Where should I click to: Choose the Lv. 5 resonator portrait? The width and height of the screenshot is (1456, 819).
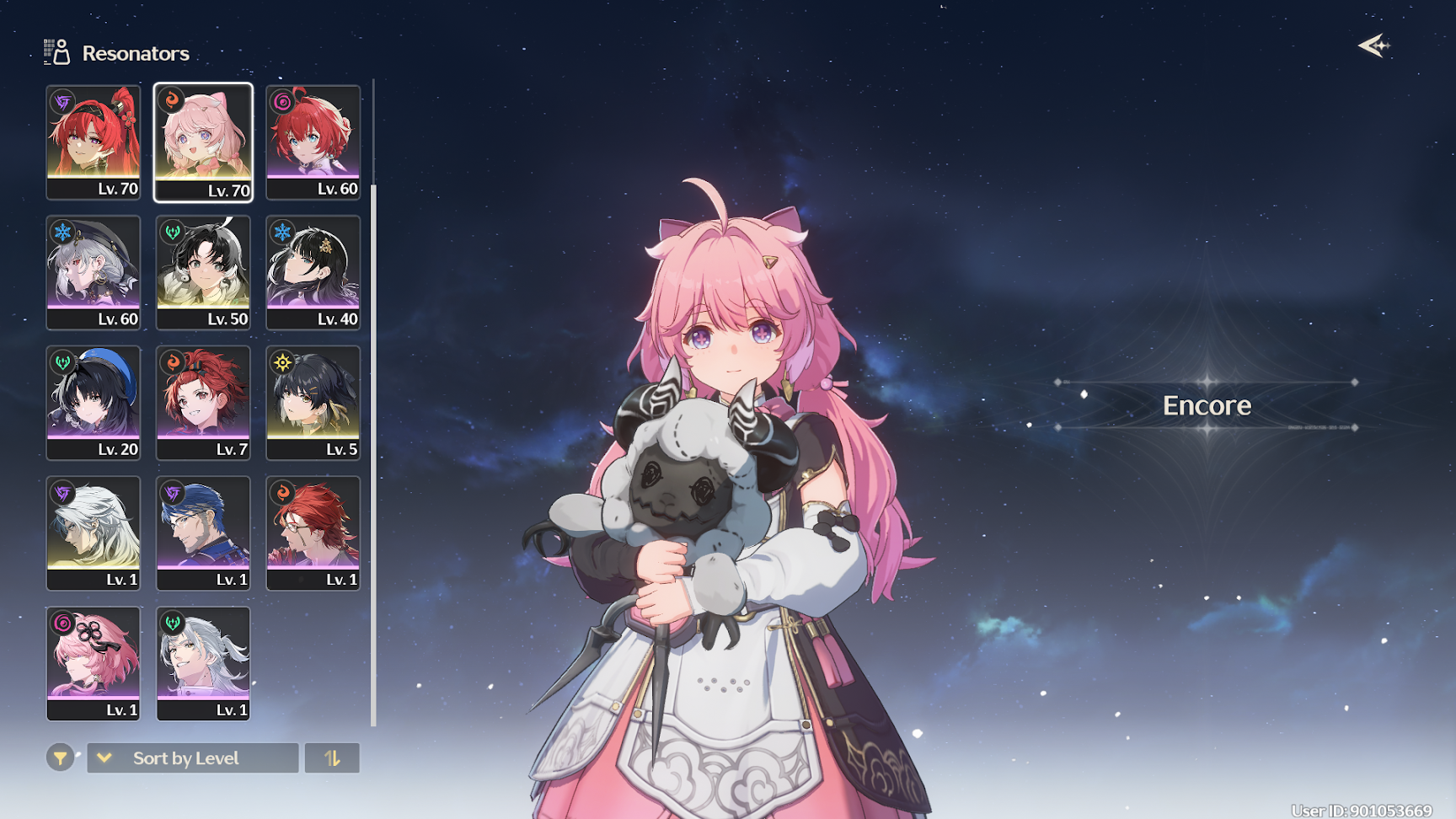click(x=313, y=403)
